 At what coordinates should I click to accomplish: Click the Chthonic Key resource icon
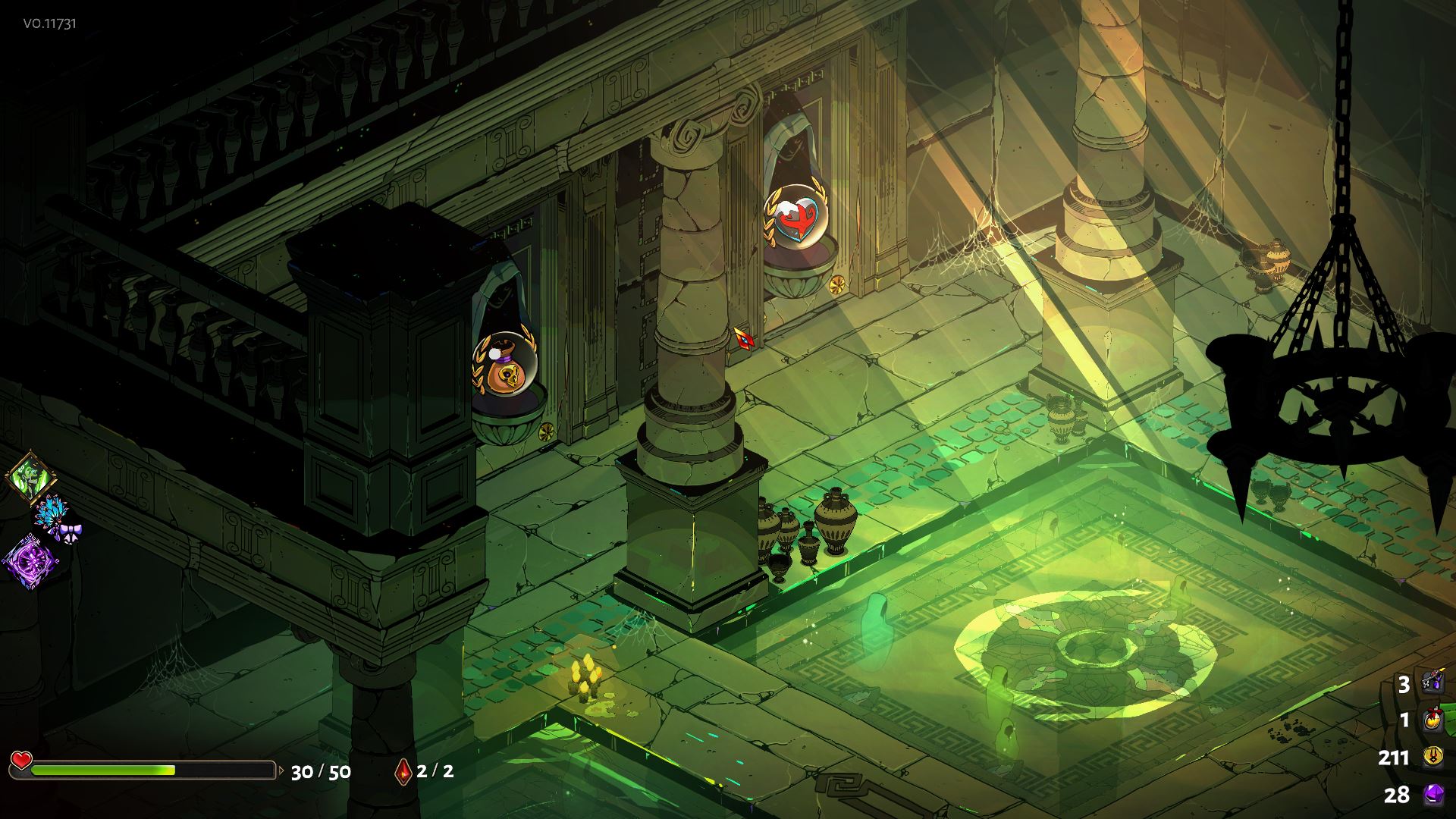click(1432, 682)
